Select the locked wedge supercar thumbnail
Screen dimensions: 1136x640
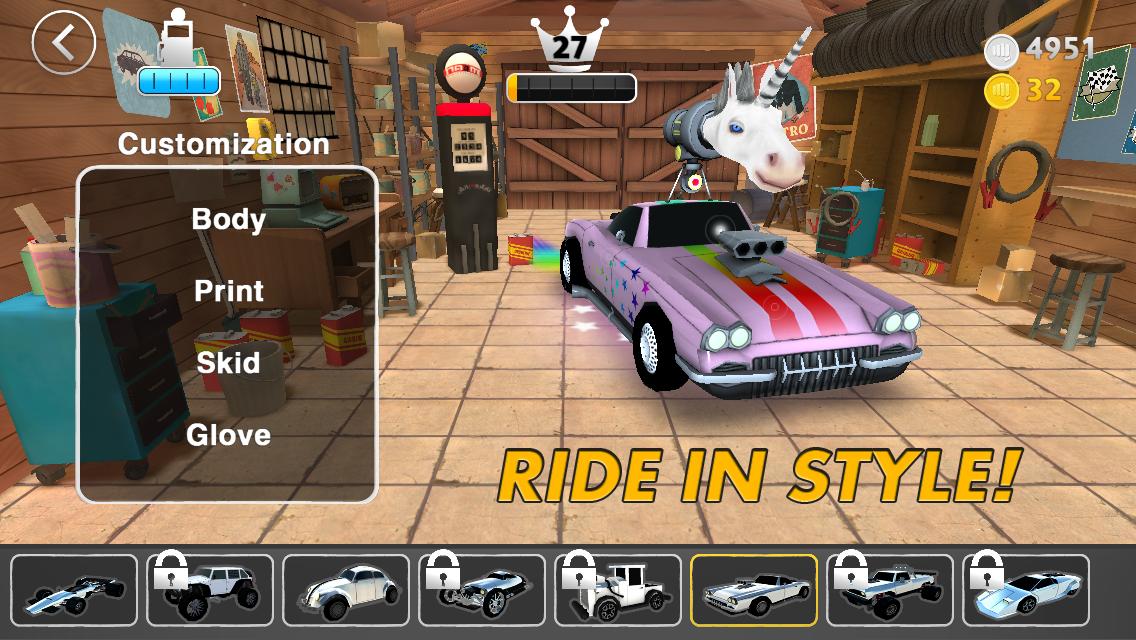1026,590
